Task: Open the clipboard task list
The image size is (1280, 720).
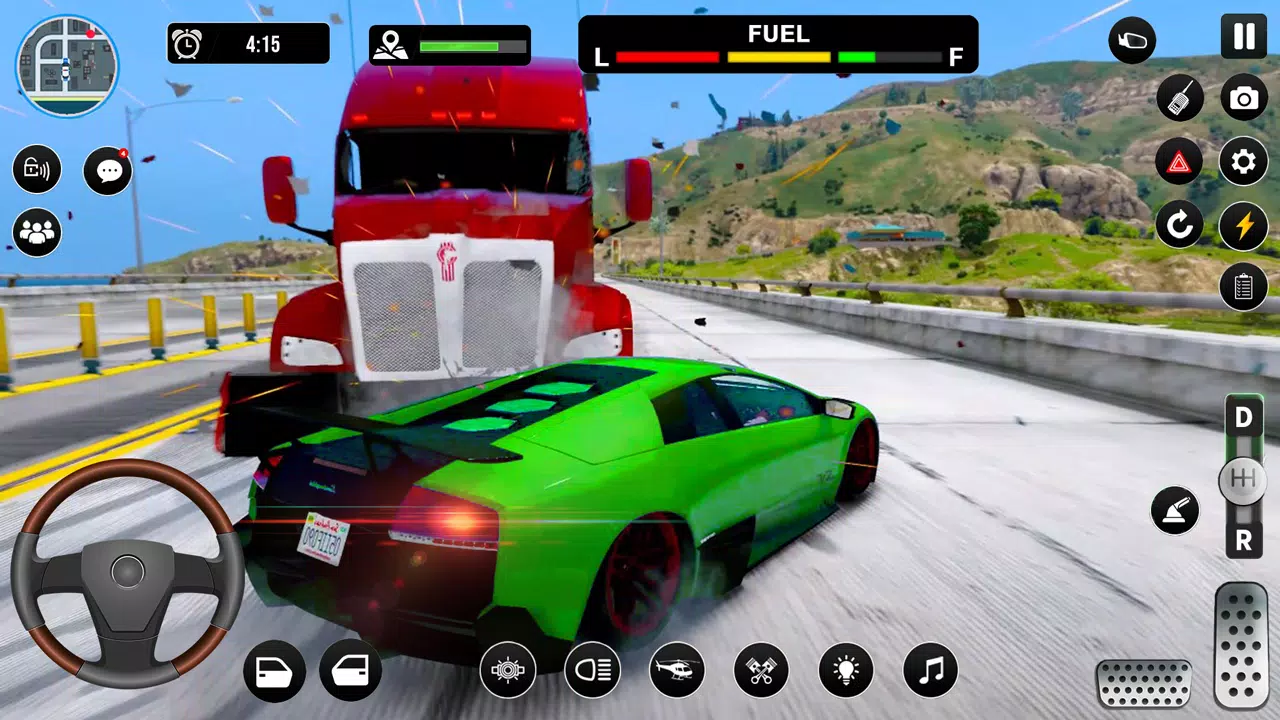Action: [1243, 287]
